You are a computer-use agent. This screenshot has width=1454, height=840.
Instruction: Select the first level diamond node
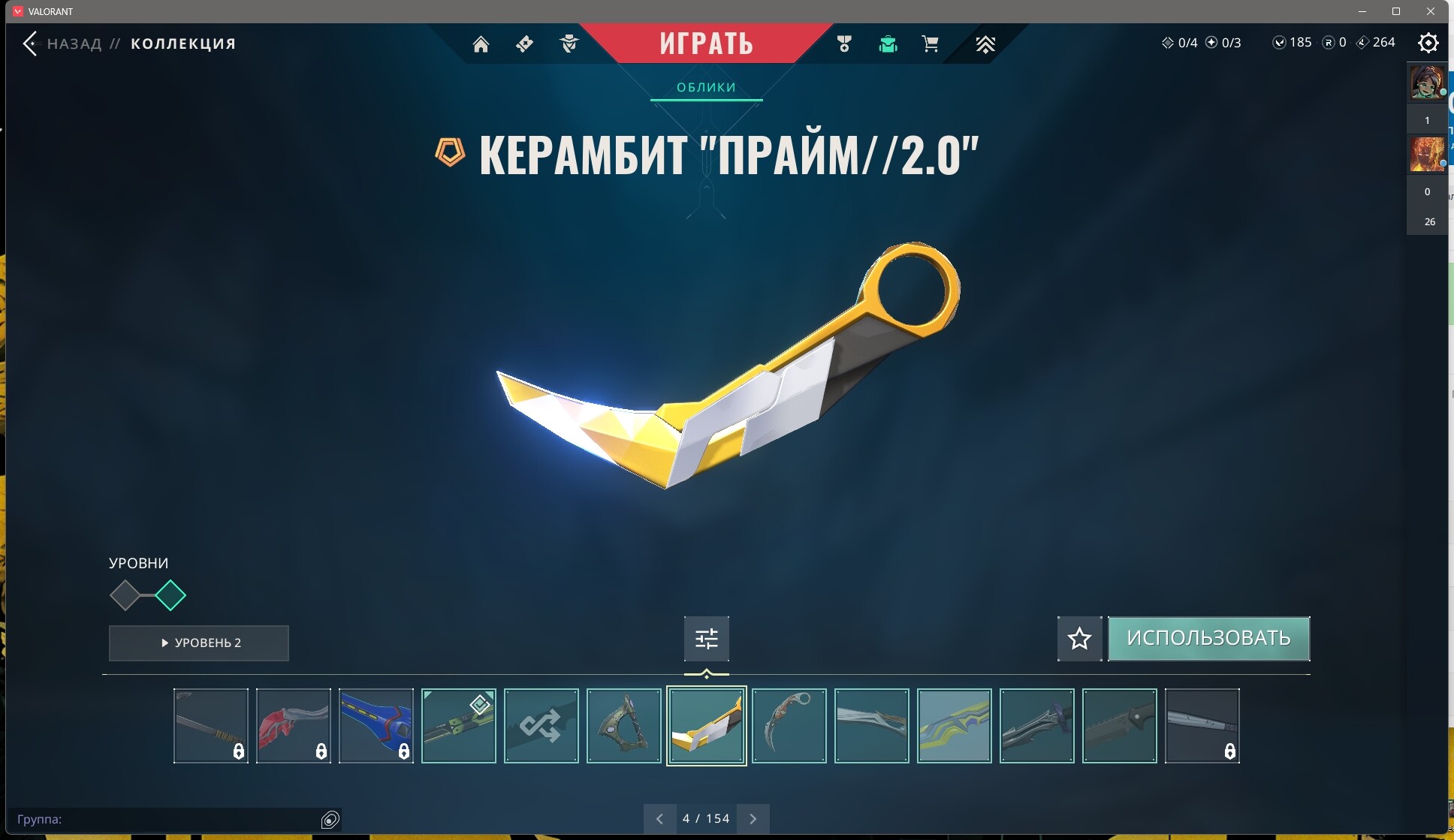(125, 595)
